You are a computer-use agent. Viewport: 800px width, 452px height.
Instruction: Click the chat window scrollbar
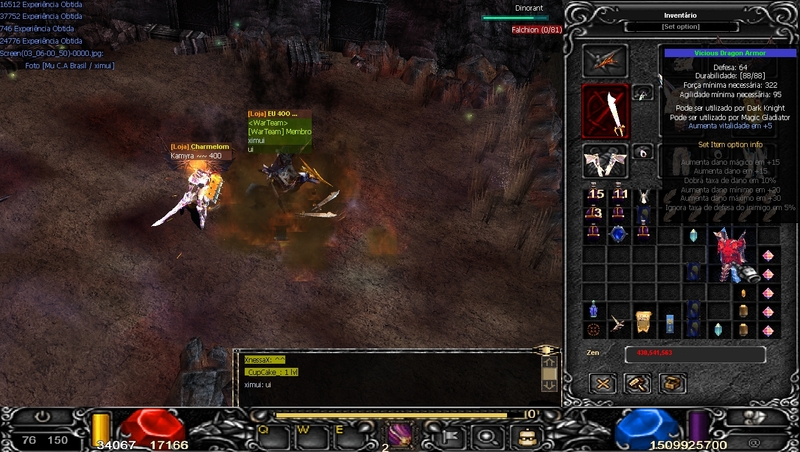pyautogui.click(x=548, y=373)
